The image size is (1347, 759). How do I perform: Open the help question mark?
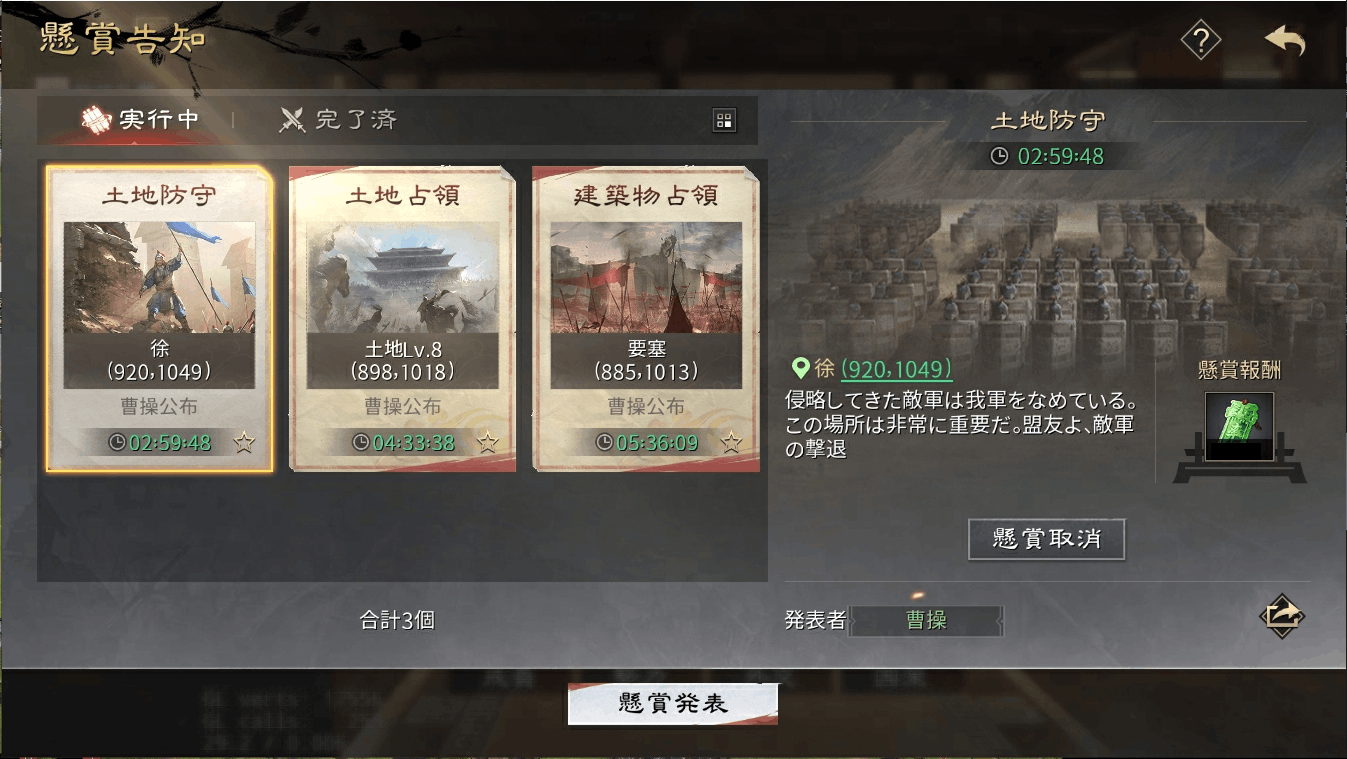point(1200,41)
